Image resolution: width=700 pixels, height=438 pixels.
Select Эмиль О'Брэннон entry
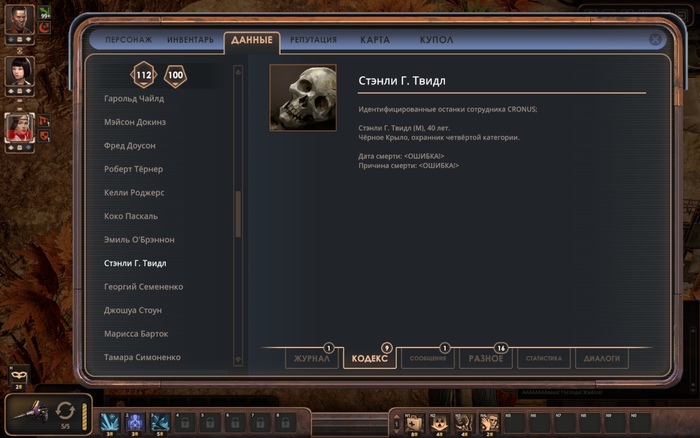click(x=139, y=240)
